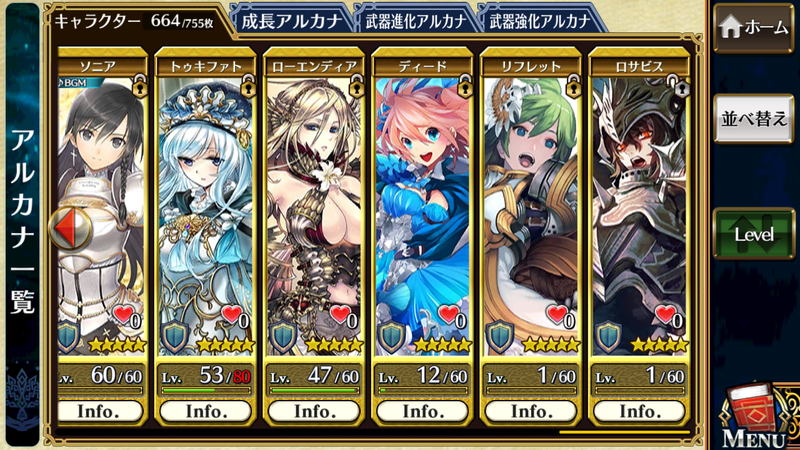Screen dimensions: 800x450
Task: Toggle the Level sort order button
Action: pos(754,235)
